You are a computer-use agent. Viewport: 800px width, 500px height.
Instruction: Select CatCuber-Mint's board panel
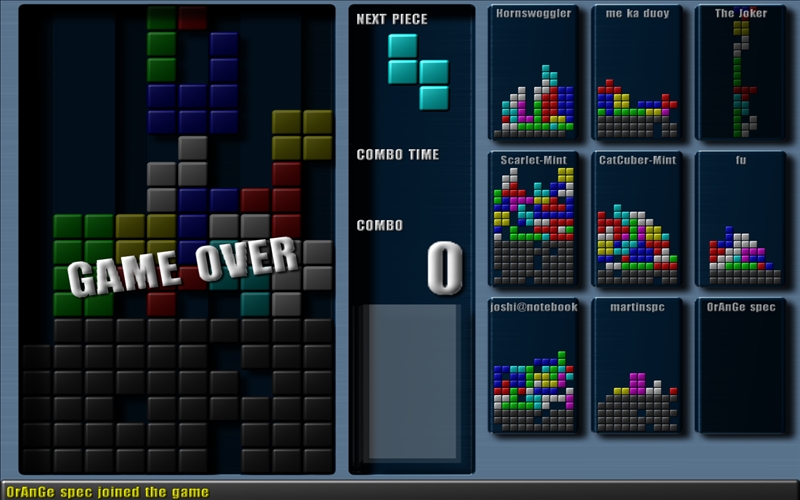click(637, 219)
